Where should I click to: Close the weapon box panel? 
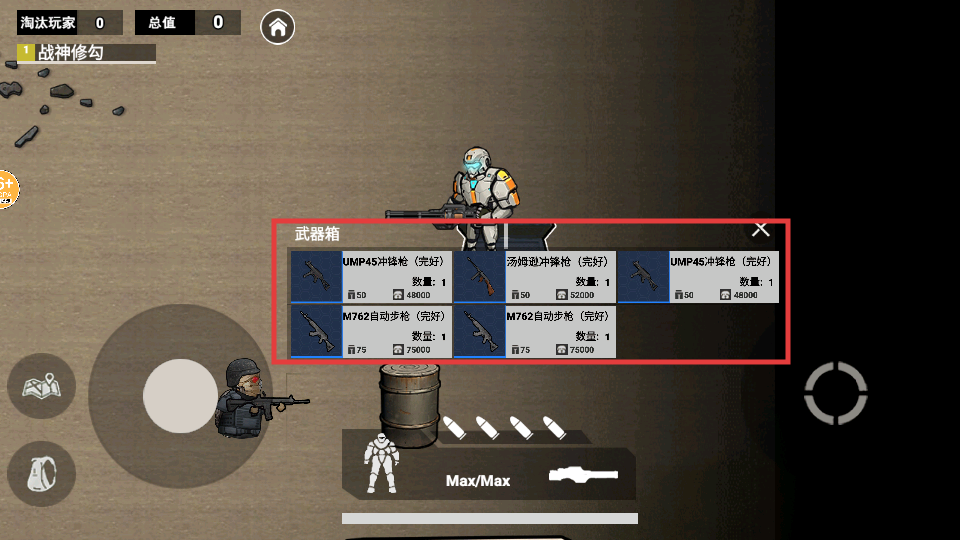point(761,230)
